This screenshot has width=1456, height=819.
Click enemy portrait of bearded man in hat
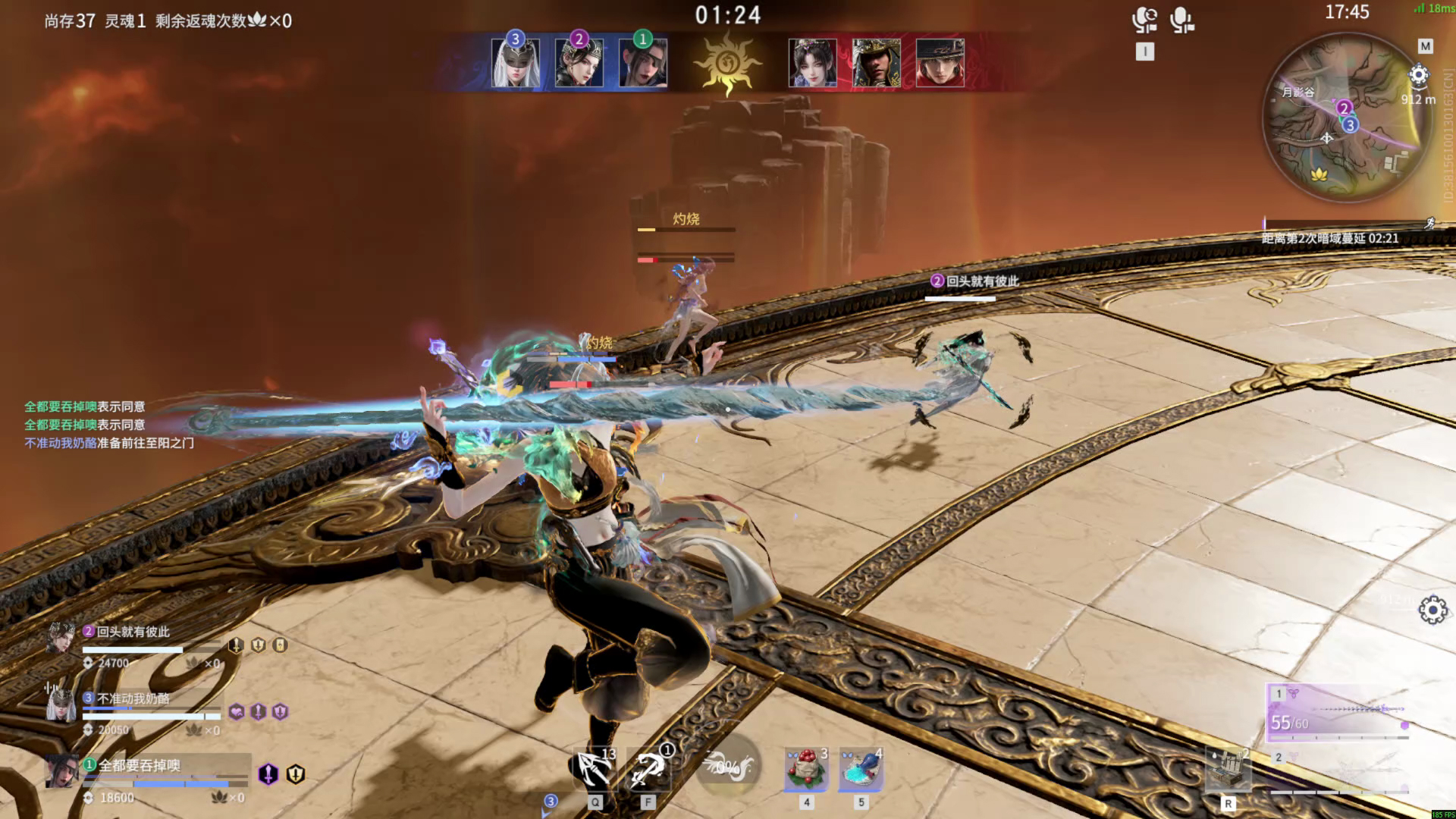[x=877, y=63]
